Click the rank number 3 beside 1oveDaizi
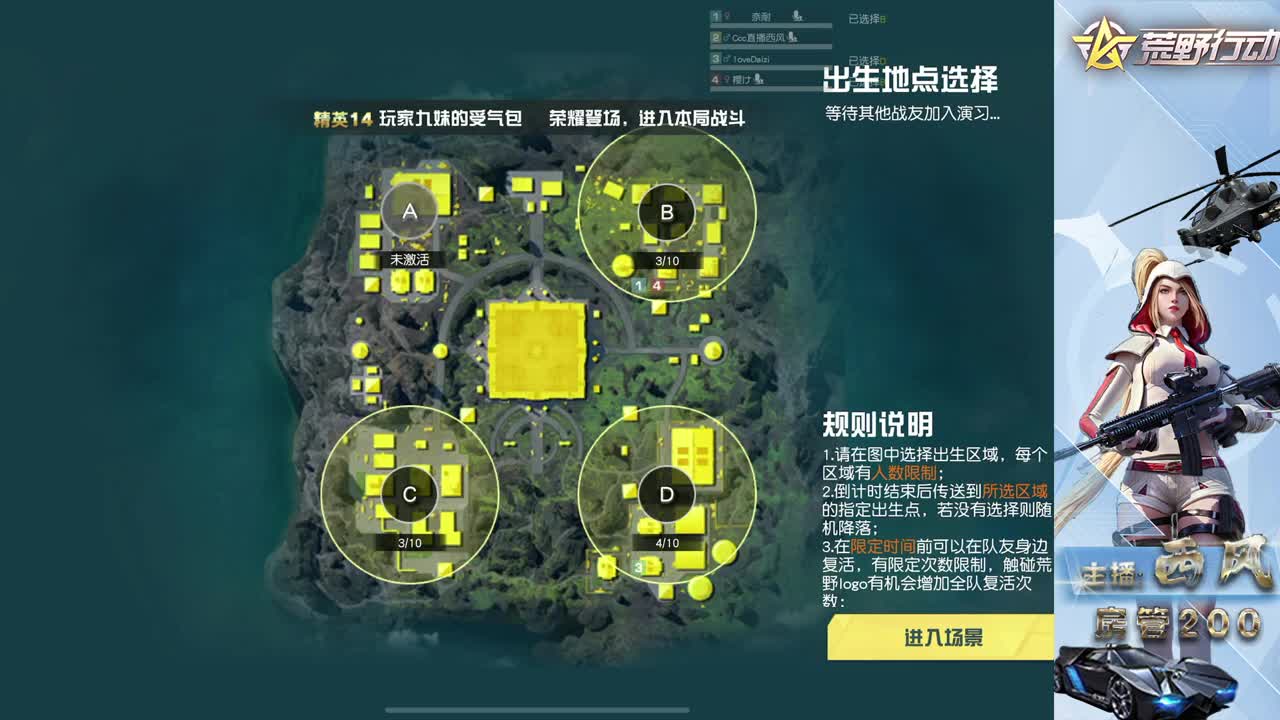The image size is (1280, 720). pyautogui.click(x=717, y=58)
